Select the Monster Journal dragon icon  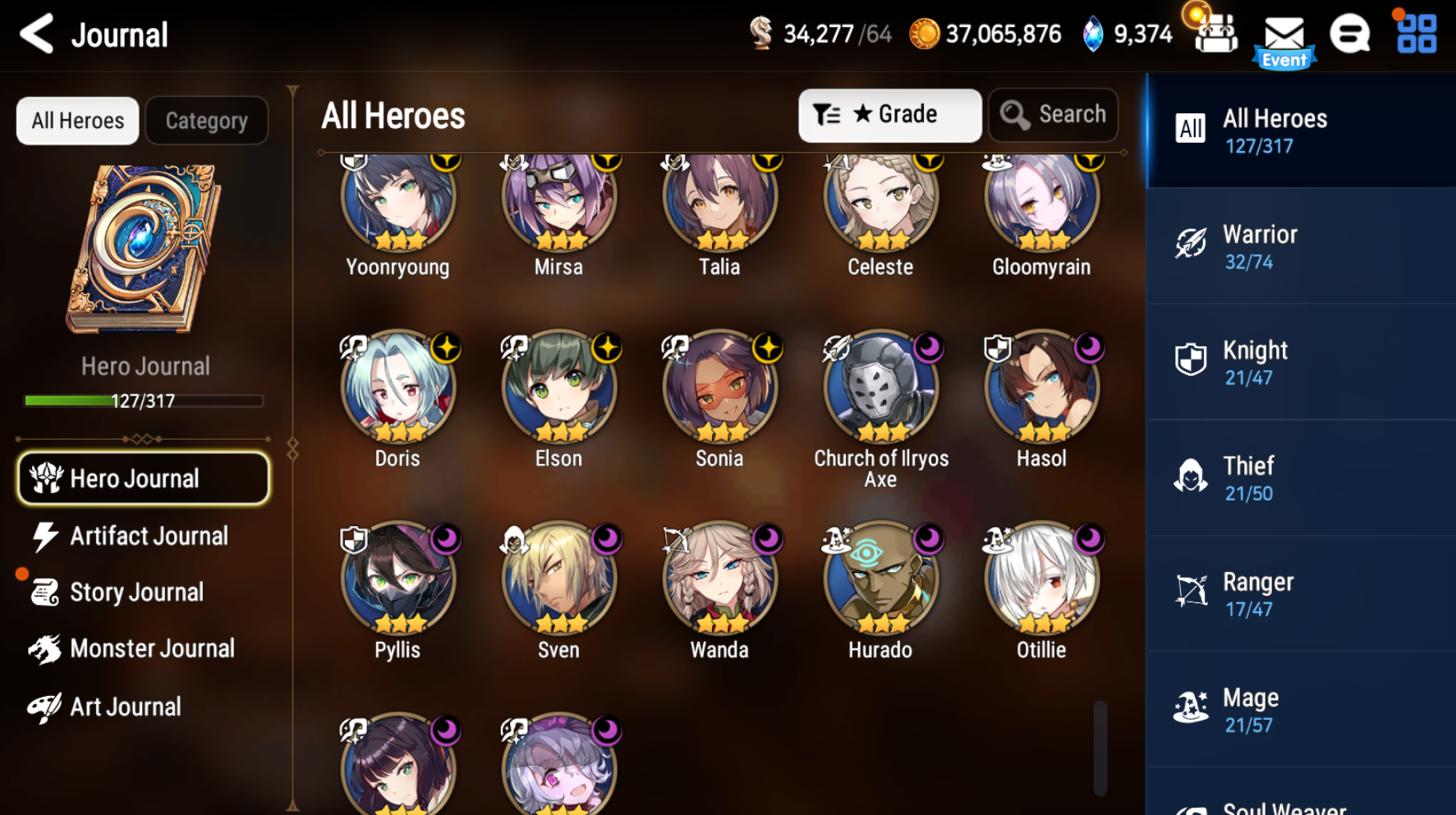click(x=45, y=648)
